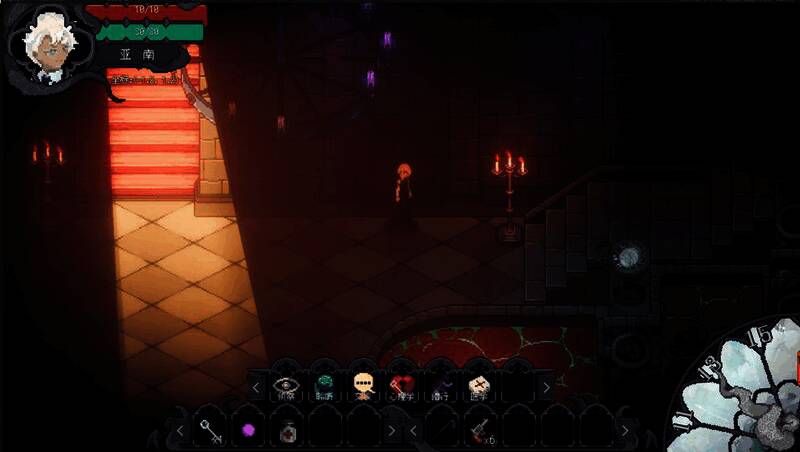The width and height of the screenshot is (800, 452).
Task: Page the weapon bar right
Action: pos(623,431)
